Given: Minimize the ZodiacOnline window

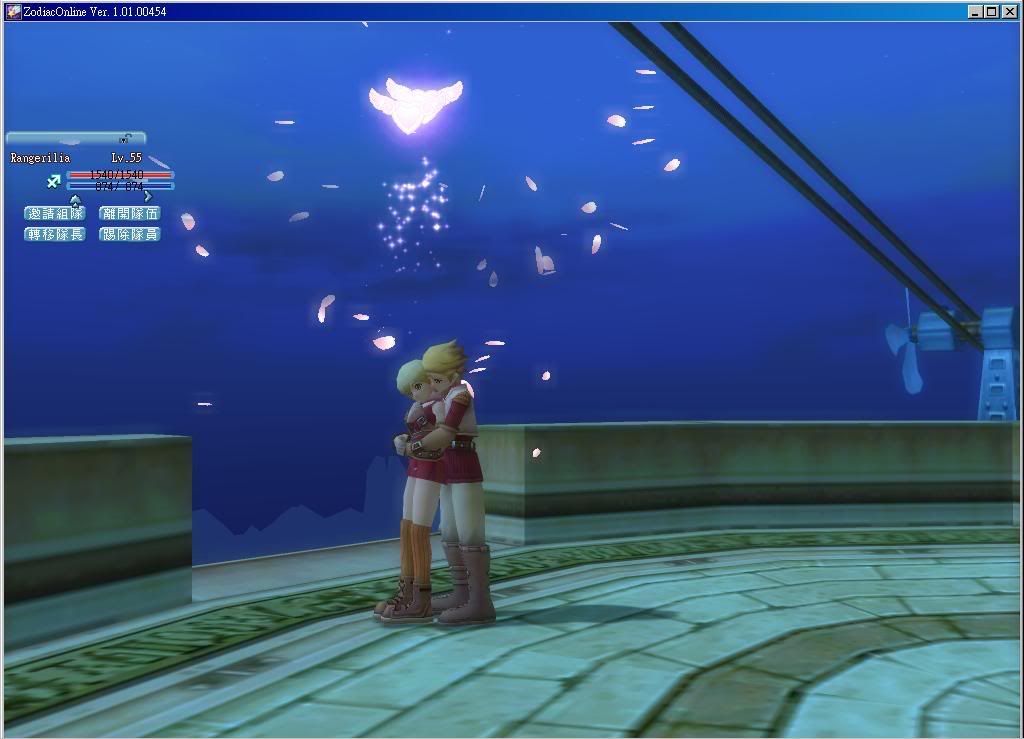Looking at the screenshot, I should coord(975,11).
